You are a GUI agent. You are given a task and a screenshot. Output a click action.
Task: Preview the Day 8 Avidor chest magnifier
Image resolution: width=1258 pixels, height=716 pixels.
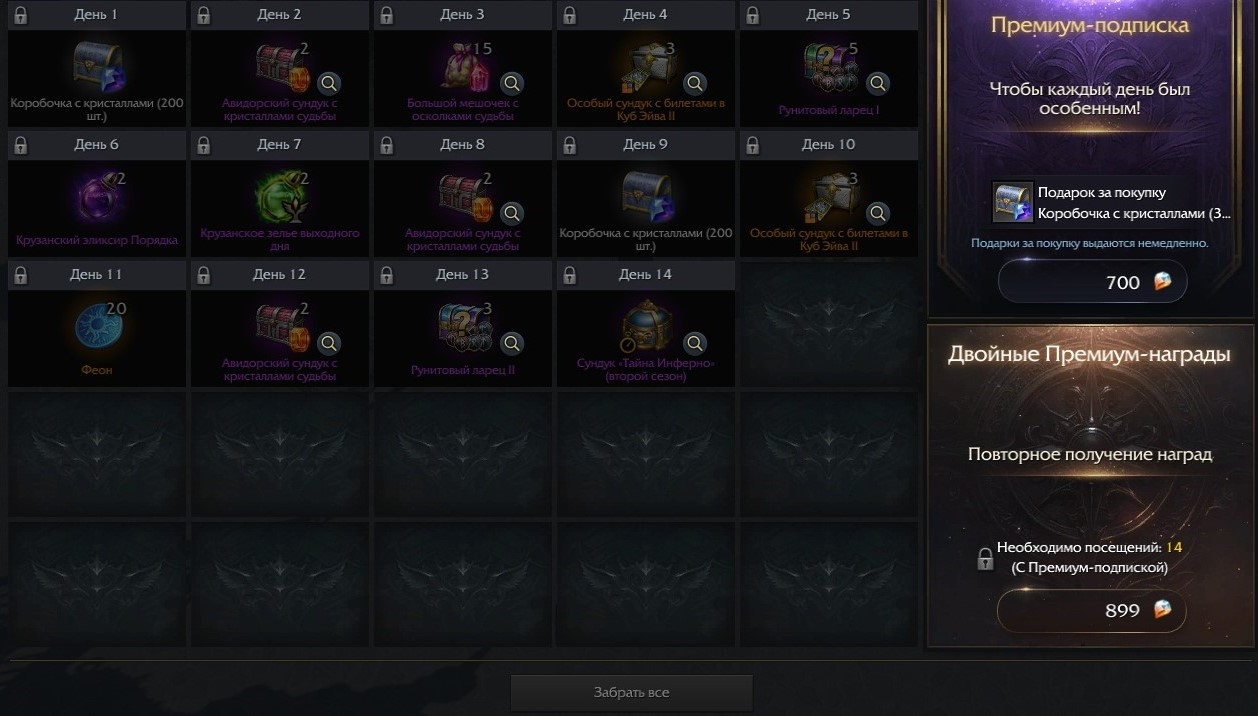point(512,213)
